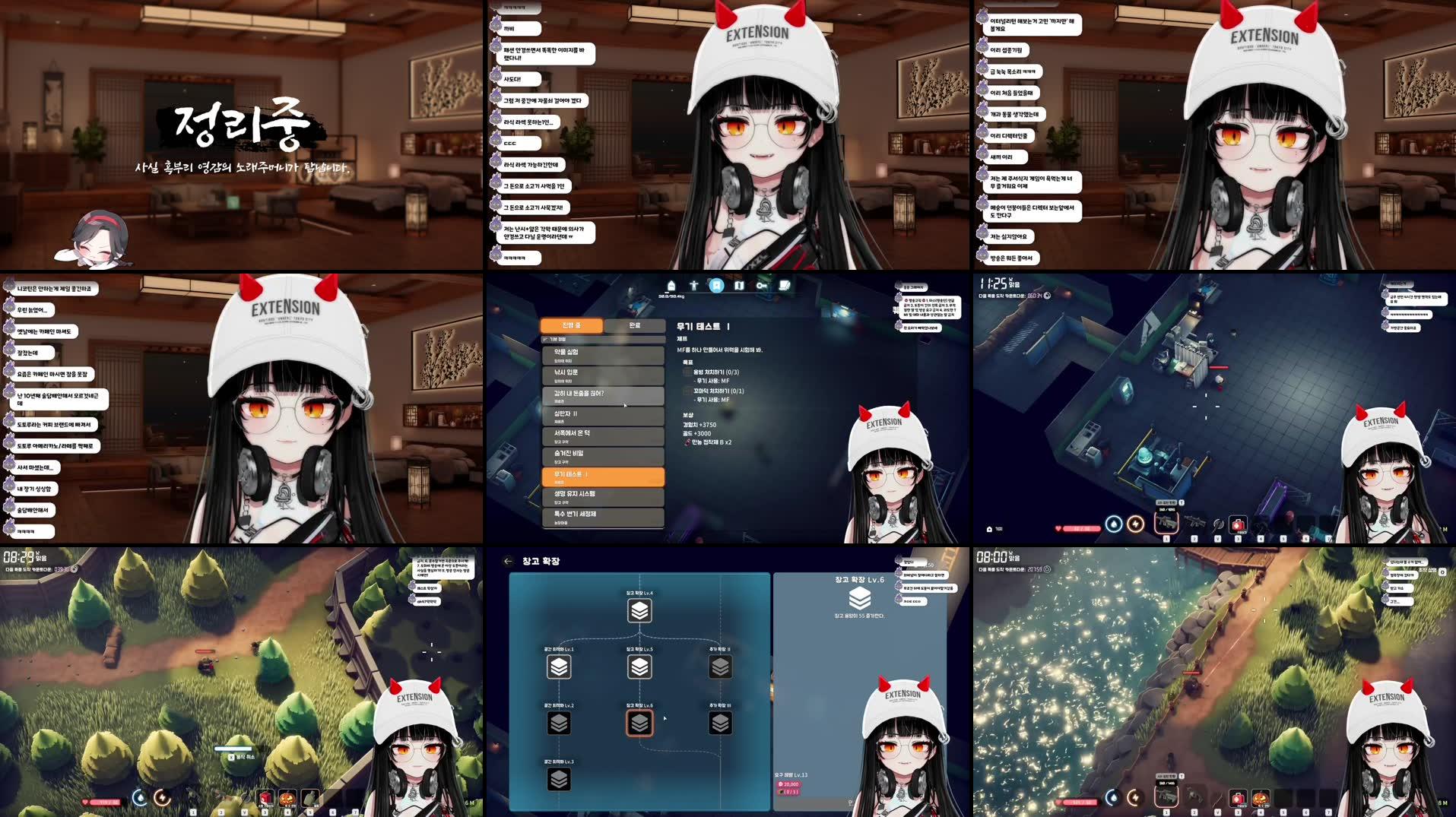
Task: Click the 제작 취소 cancel button
Action: click(x=243, y=758)
